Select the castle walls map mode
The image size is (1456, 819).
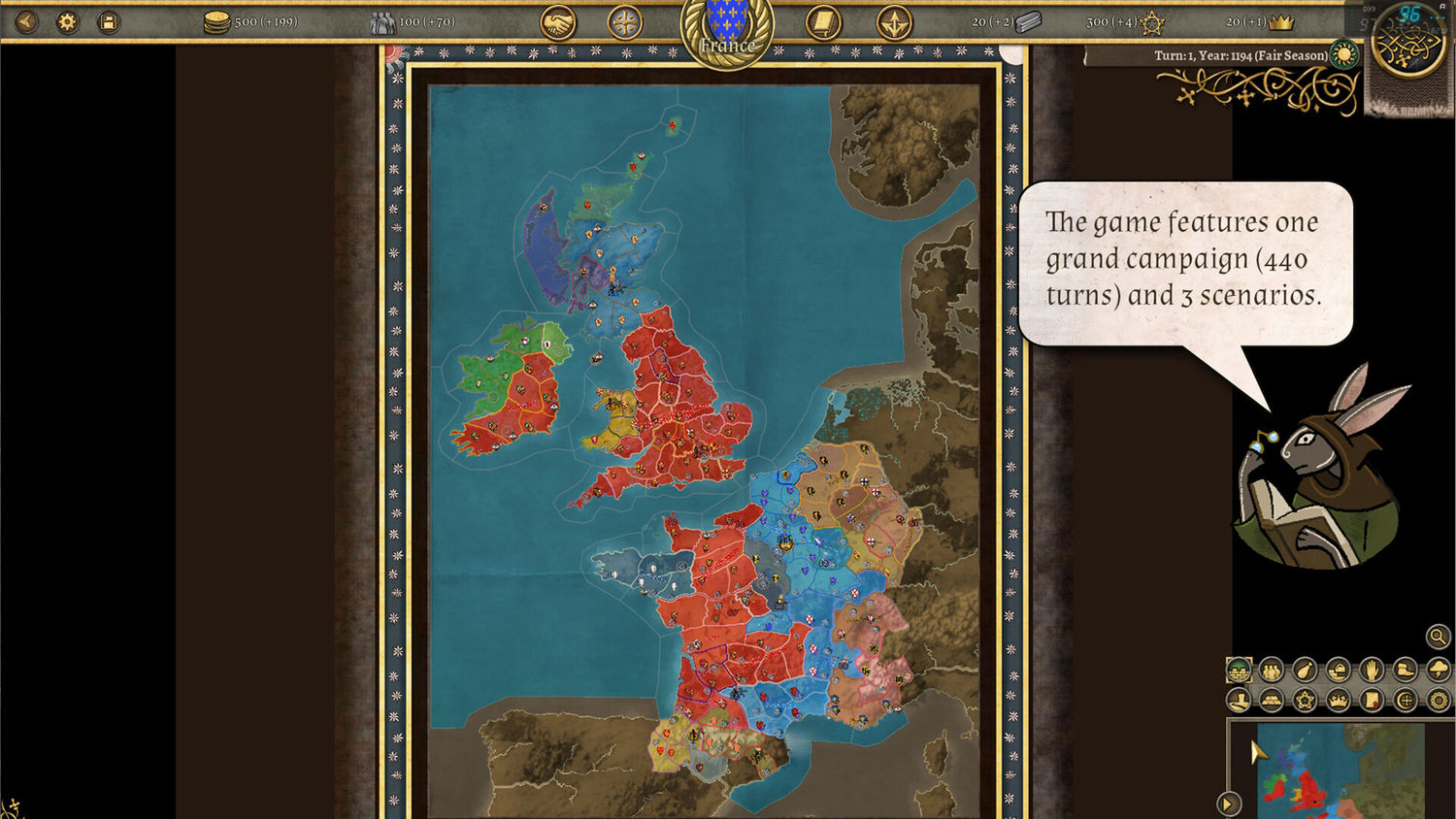(x=1240, y=669)
